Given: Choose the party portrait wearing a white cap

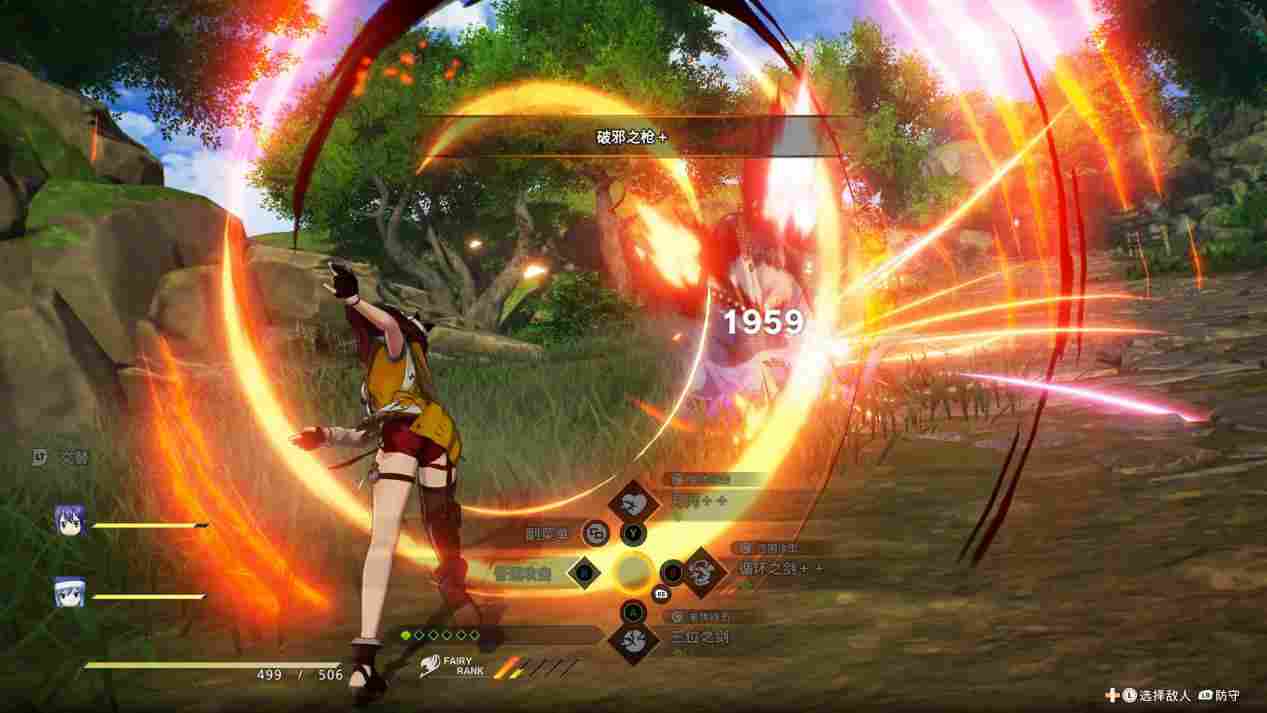Looking at the screenshot, I should [69, 593].
